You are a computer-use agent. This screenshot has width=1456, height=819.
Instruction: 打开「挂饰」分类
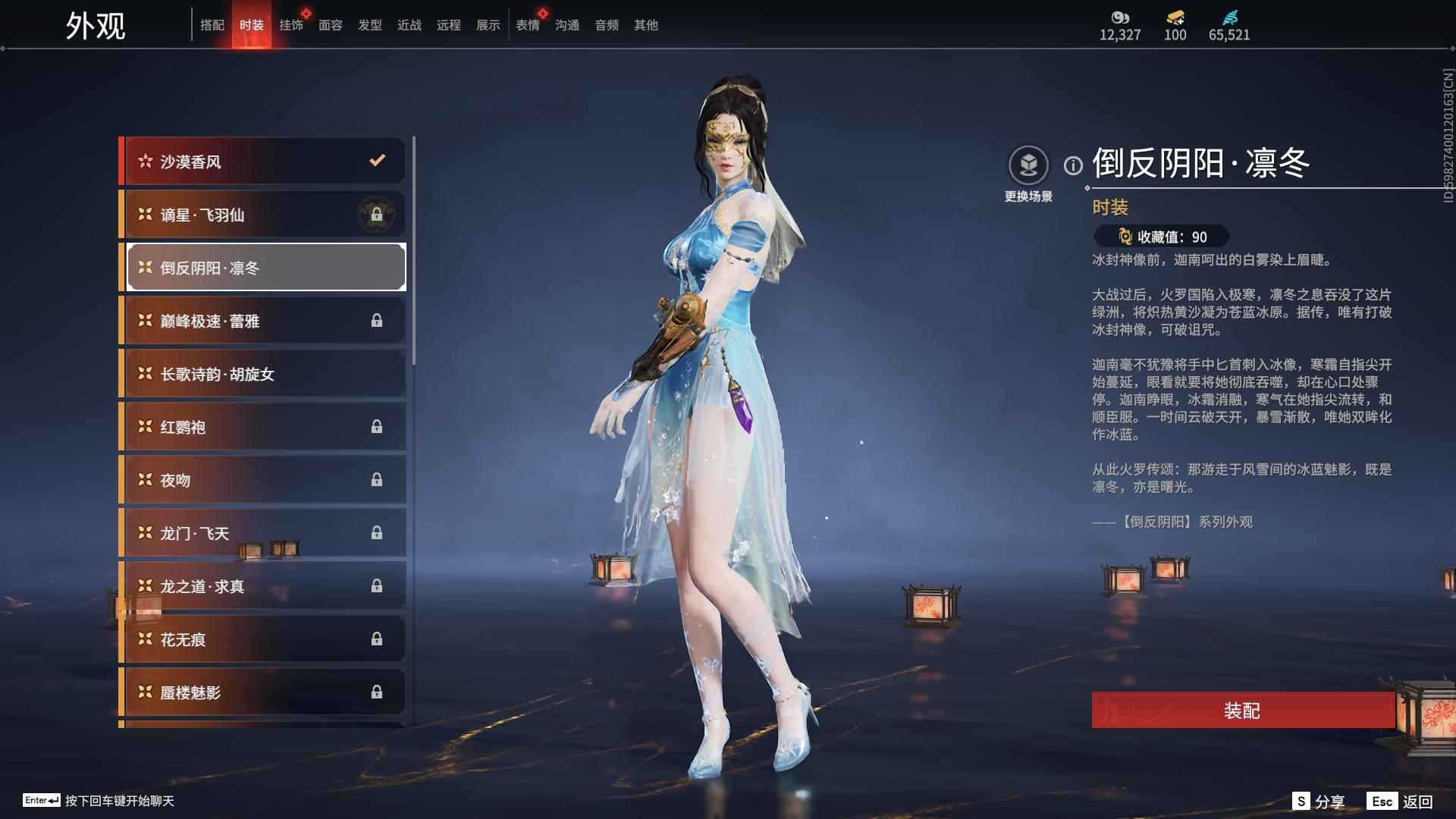coord(291,24)
